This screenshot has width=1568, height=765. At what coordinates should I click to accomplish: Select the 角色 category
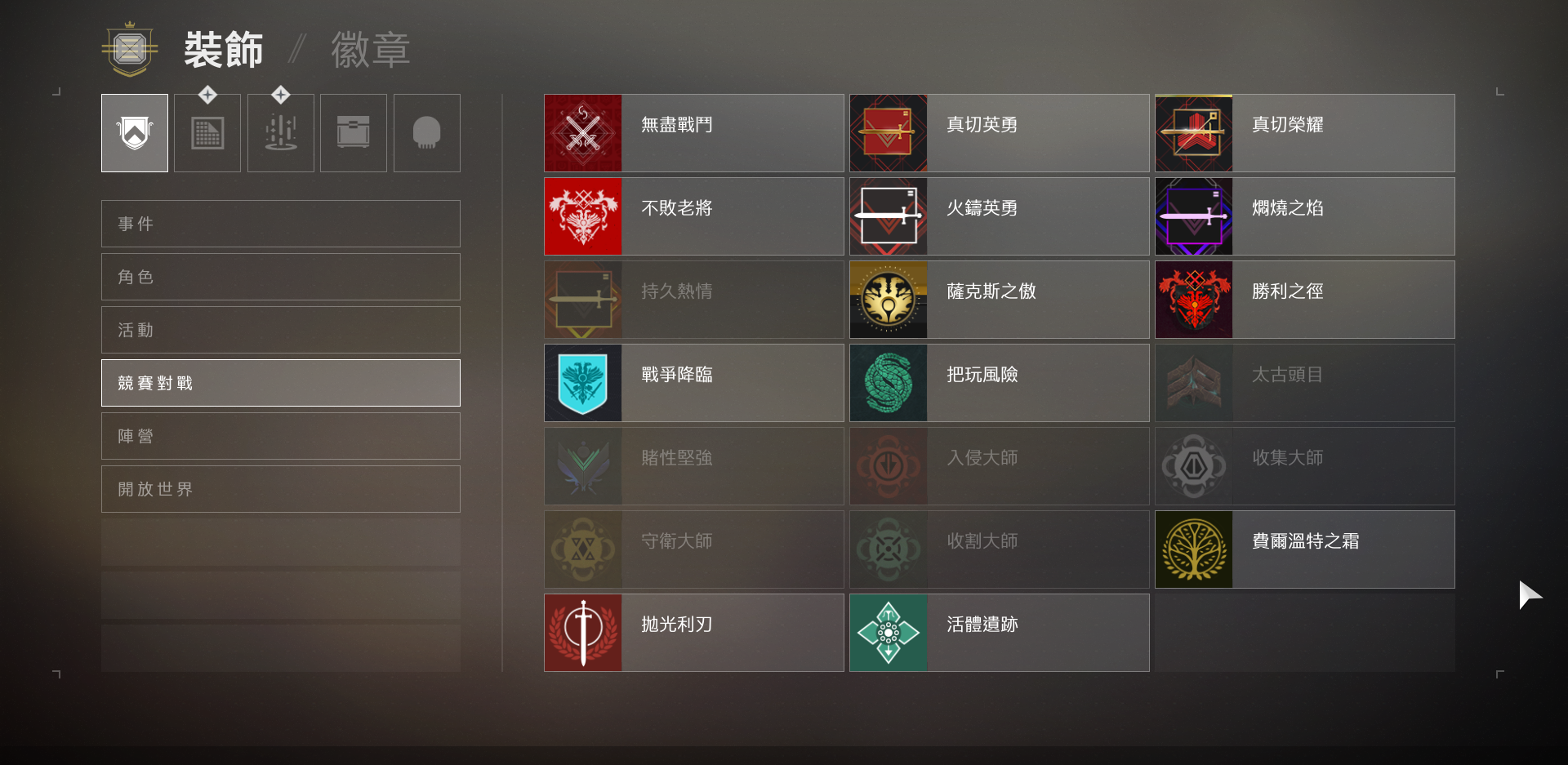tap(280, 276)
